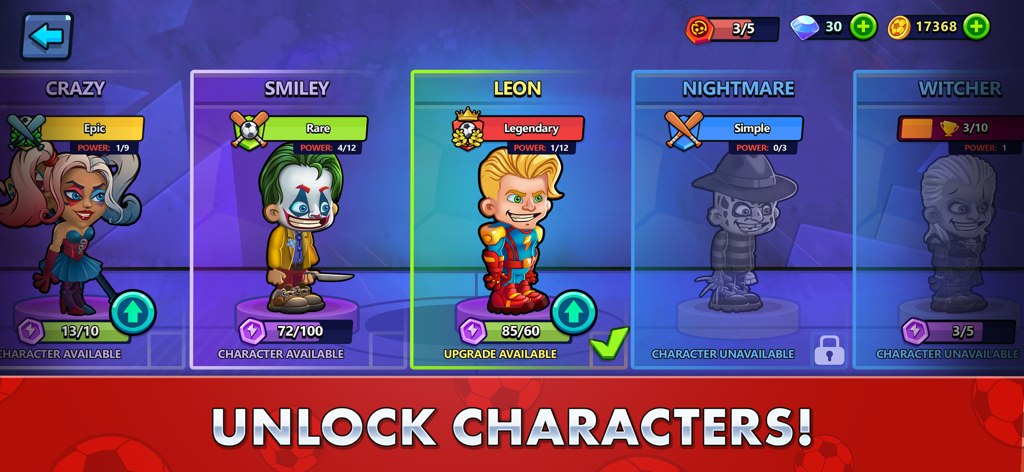Buy more gold coins with the plus button

click(x=976, y=27)
